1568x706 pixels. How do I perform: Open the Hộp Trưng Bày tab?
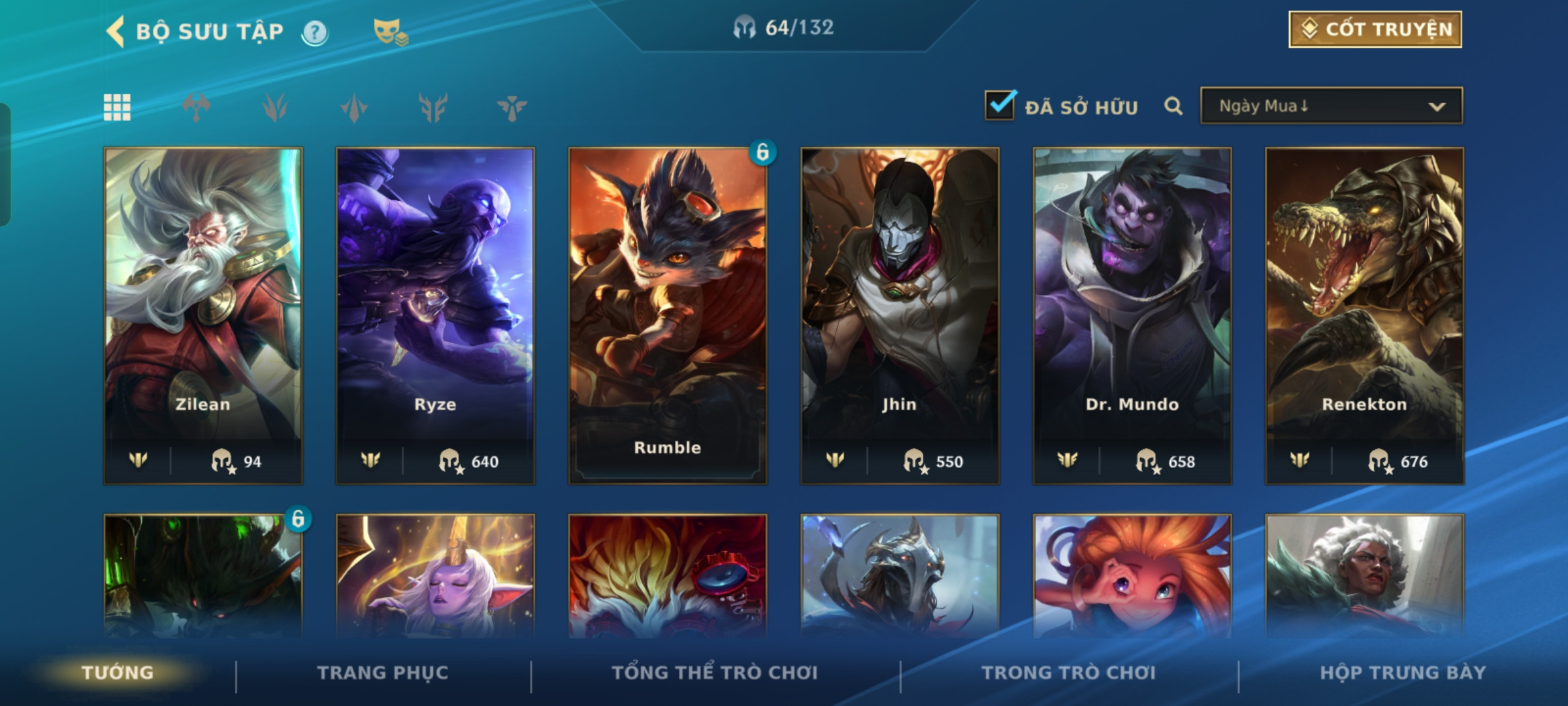coord(1403,673)
